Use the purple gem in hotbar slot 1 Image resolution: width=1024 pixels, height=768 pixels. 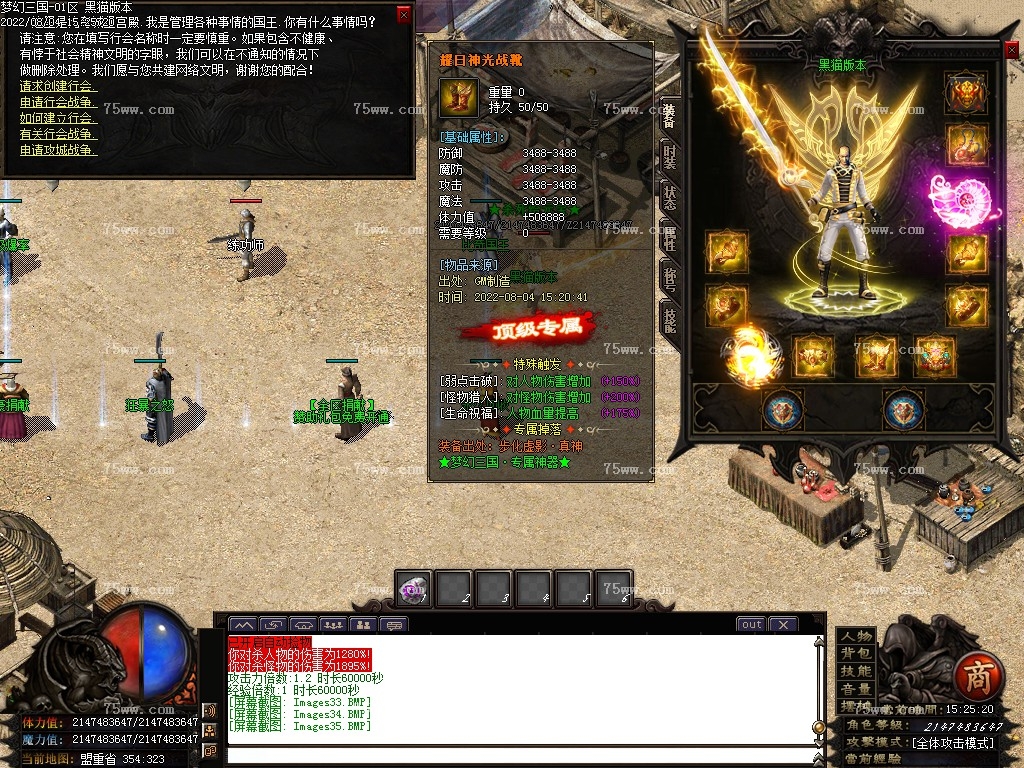pyautogui.click(x=413, y=589)
